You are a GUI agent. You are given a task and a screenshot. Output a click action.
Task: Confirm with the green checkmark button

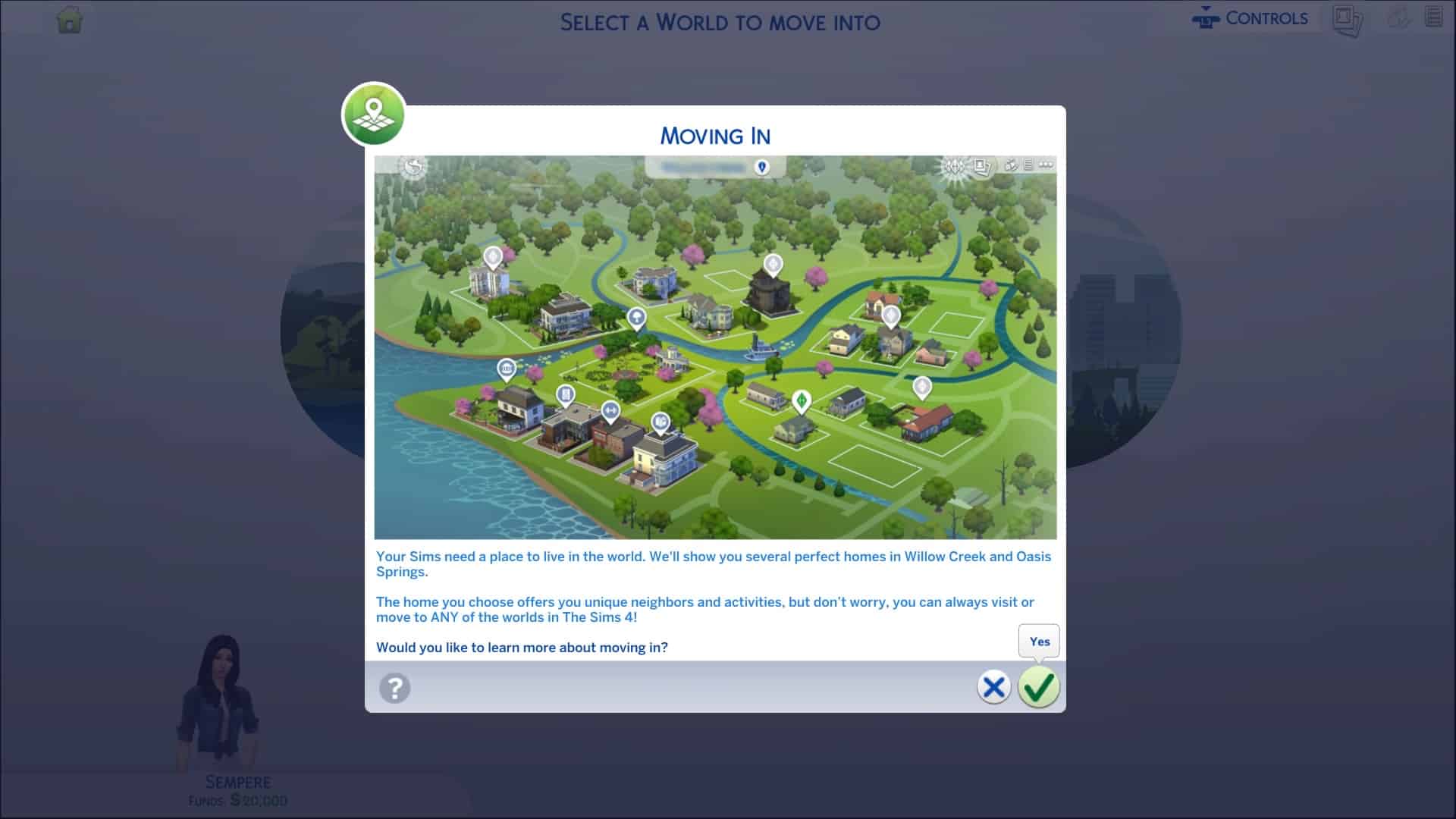[x=1038, y=688]
